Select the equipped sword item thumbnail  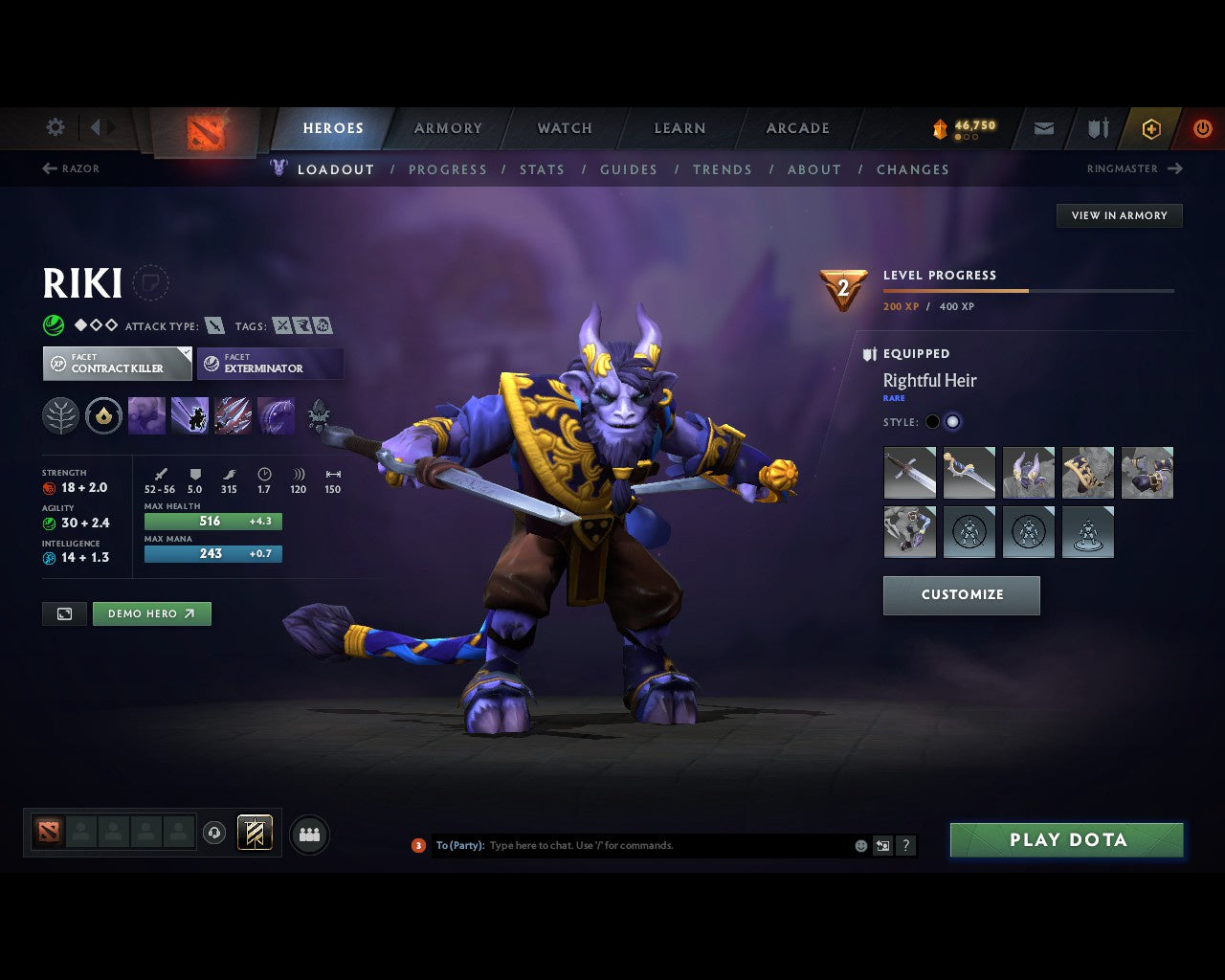click(910, 473)
